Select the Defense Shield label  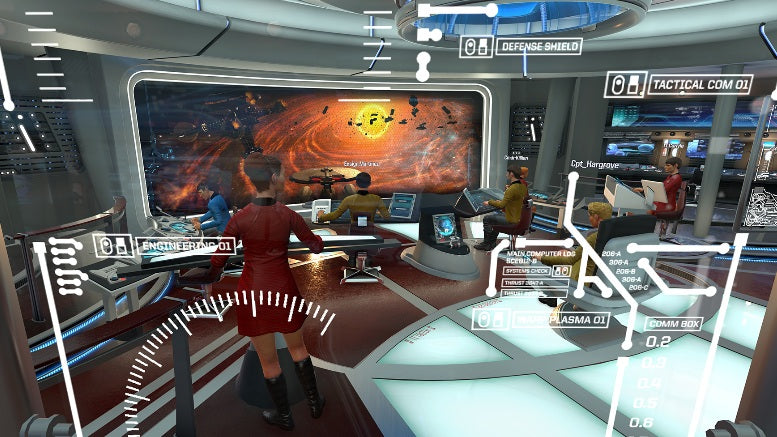(x=539, y=46)
